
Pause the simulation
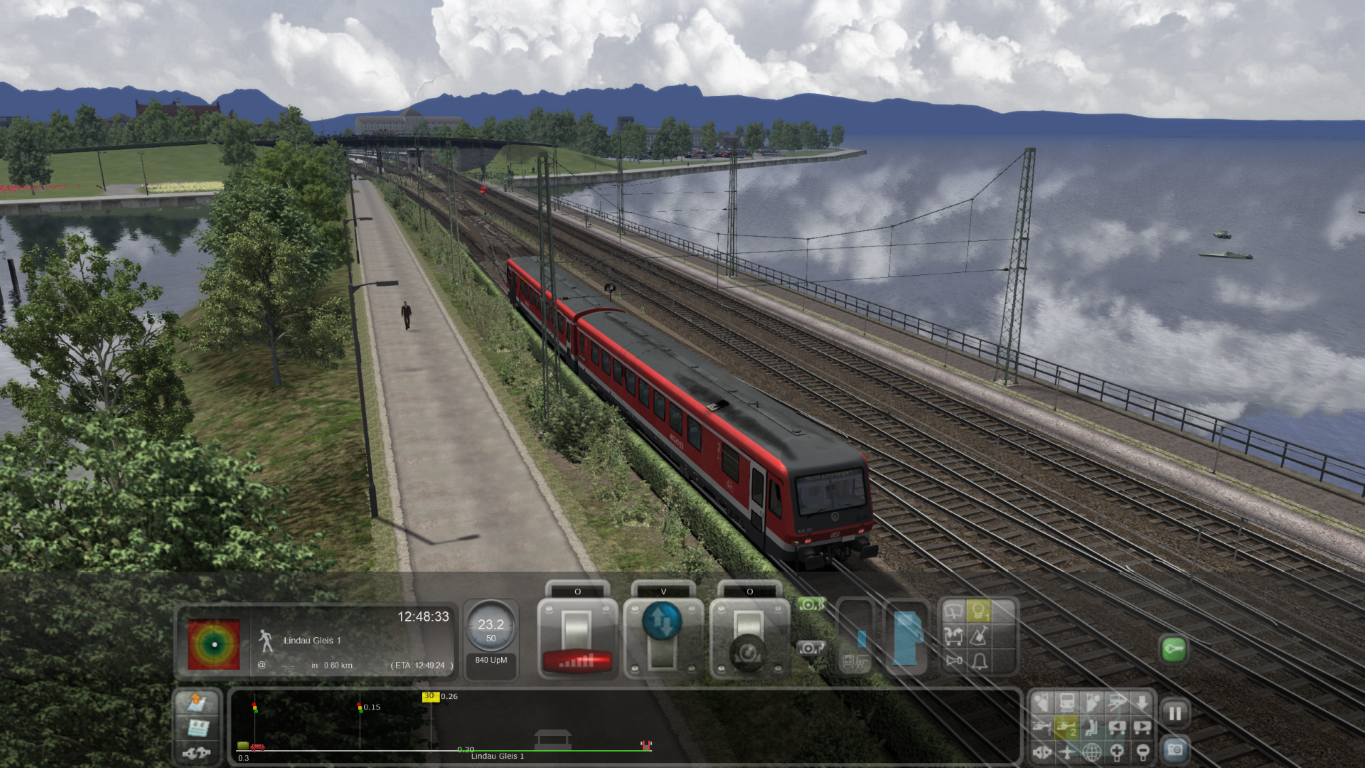tap(1174, 713)
